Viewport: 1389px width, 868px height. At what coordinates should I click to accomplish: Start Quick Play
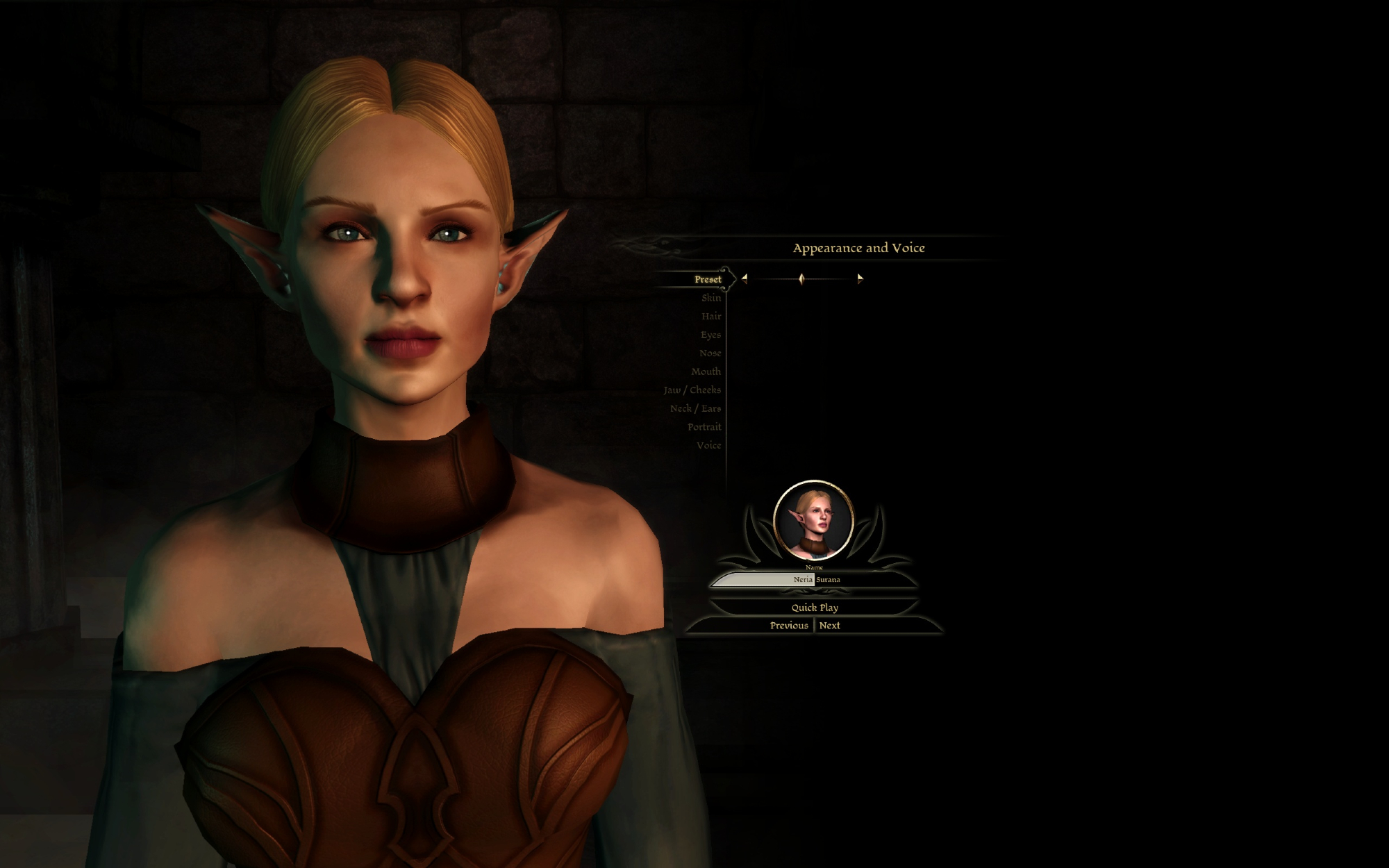[815, 608]
